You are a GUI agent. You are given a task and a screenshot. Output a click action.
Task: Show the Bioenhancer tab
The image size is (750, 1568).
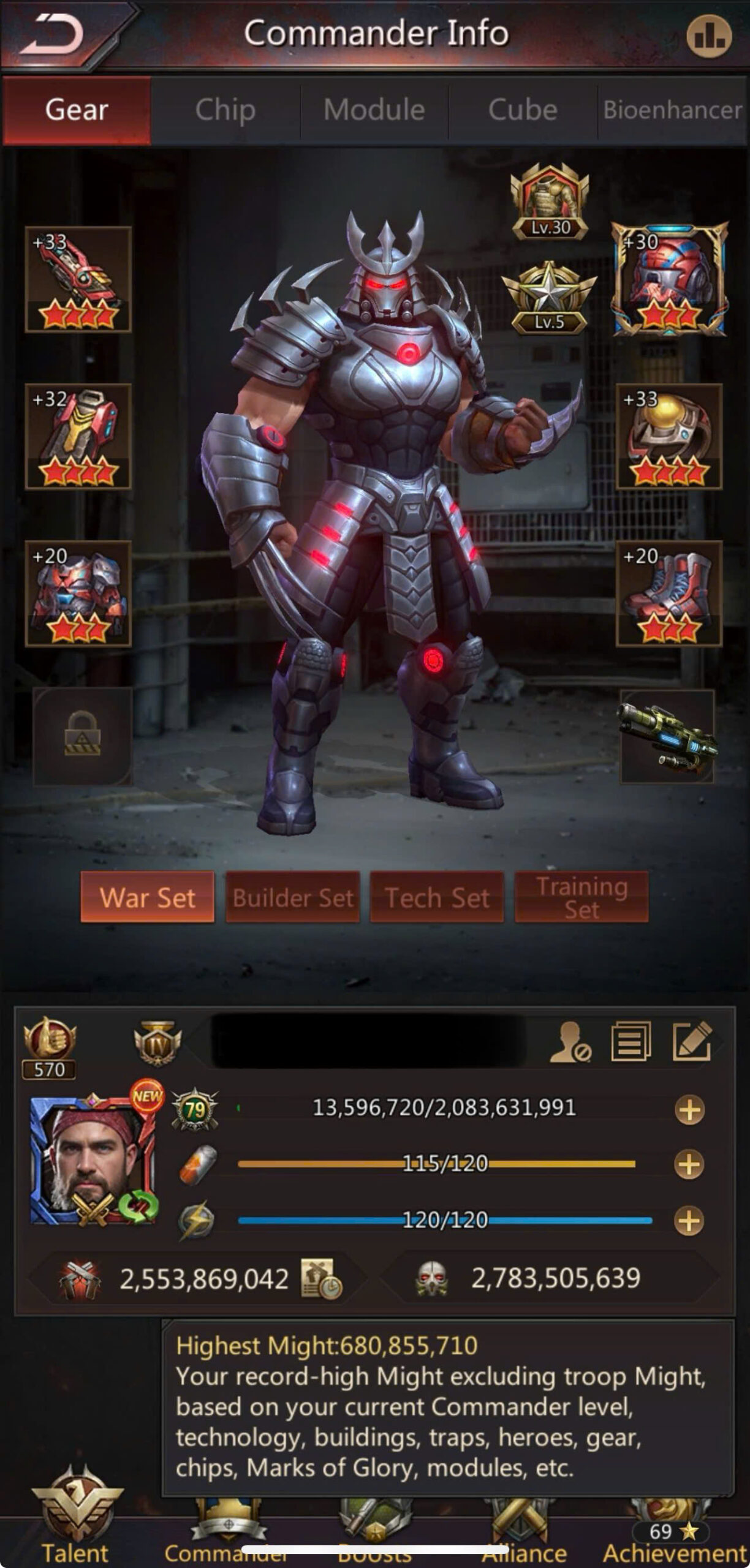click(672, 110)
